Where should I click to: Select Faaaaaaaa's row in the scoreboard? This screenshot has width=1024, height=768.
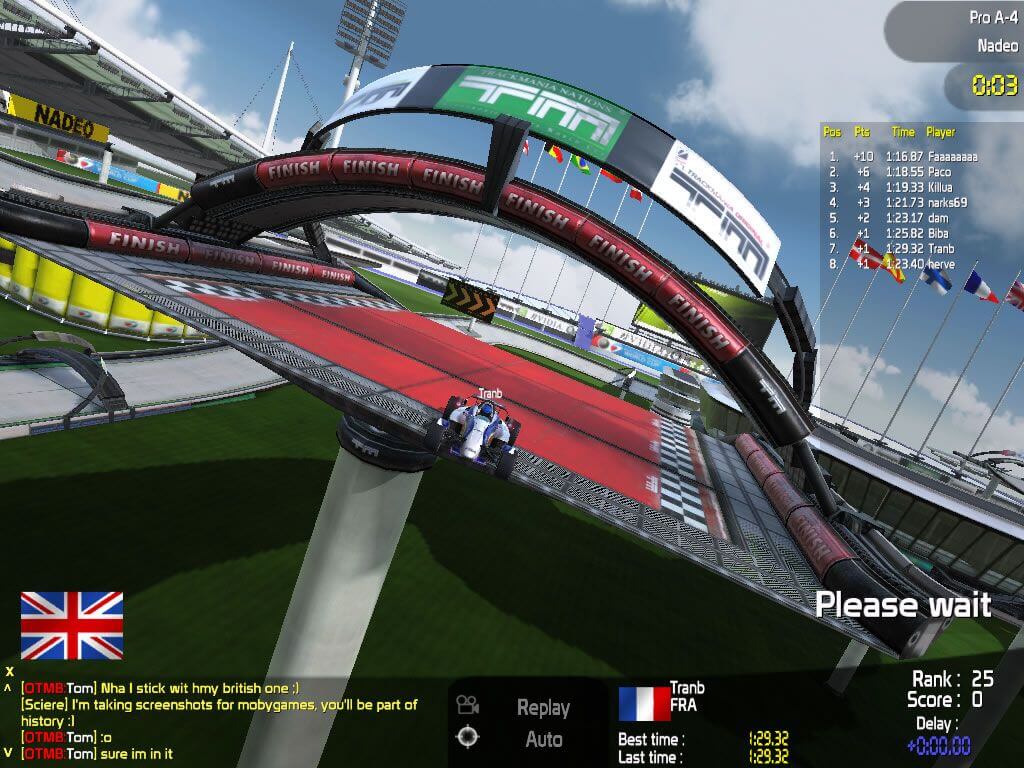click(x=902, y=157)
